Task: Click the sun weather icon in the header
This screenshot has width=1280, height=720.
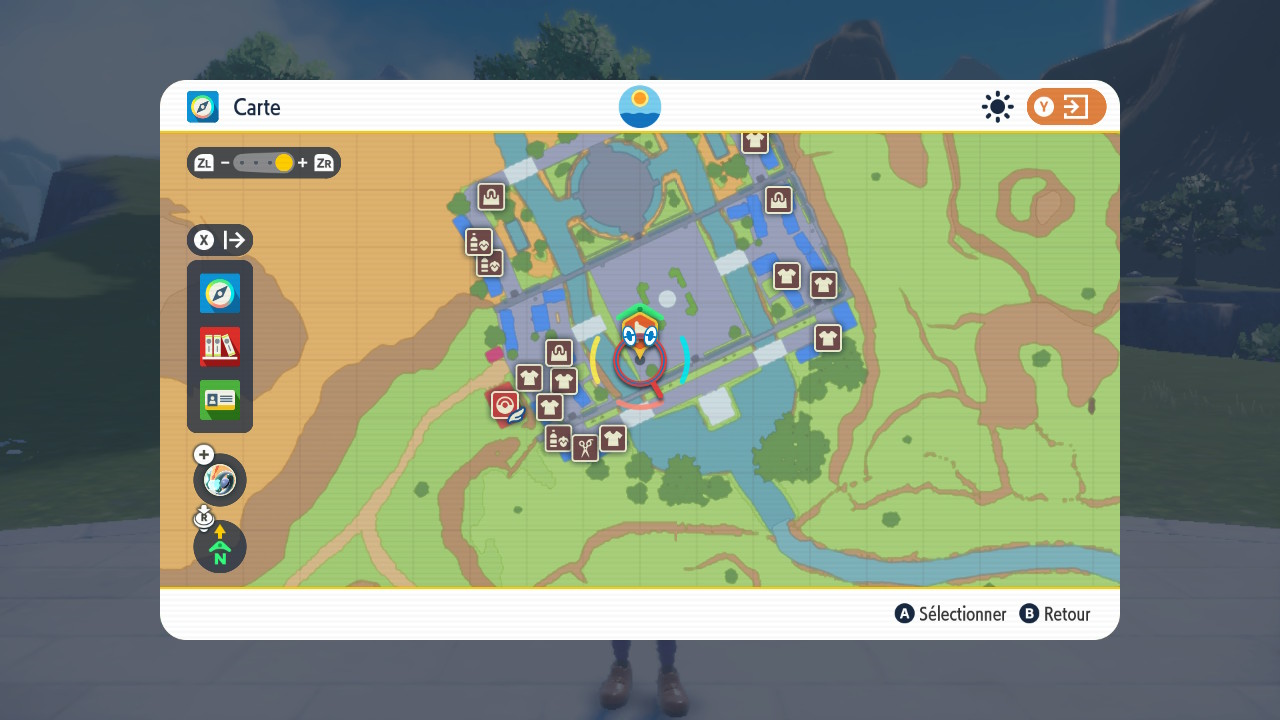Action: 997,107
